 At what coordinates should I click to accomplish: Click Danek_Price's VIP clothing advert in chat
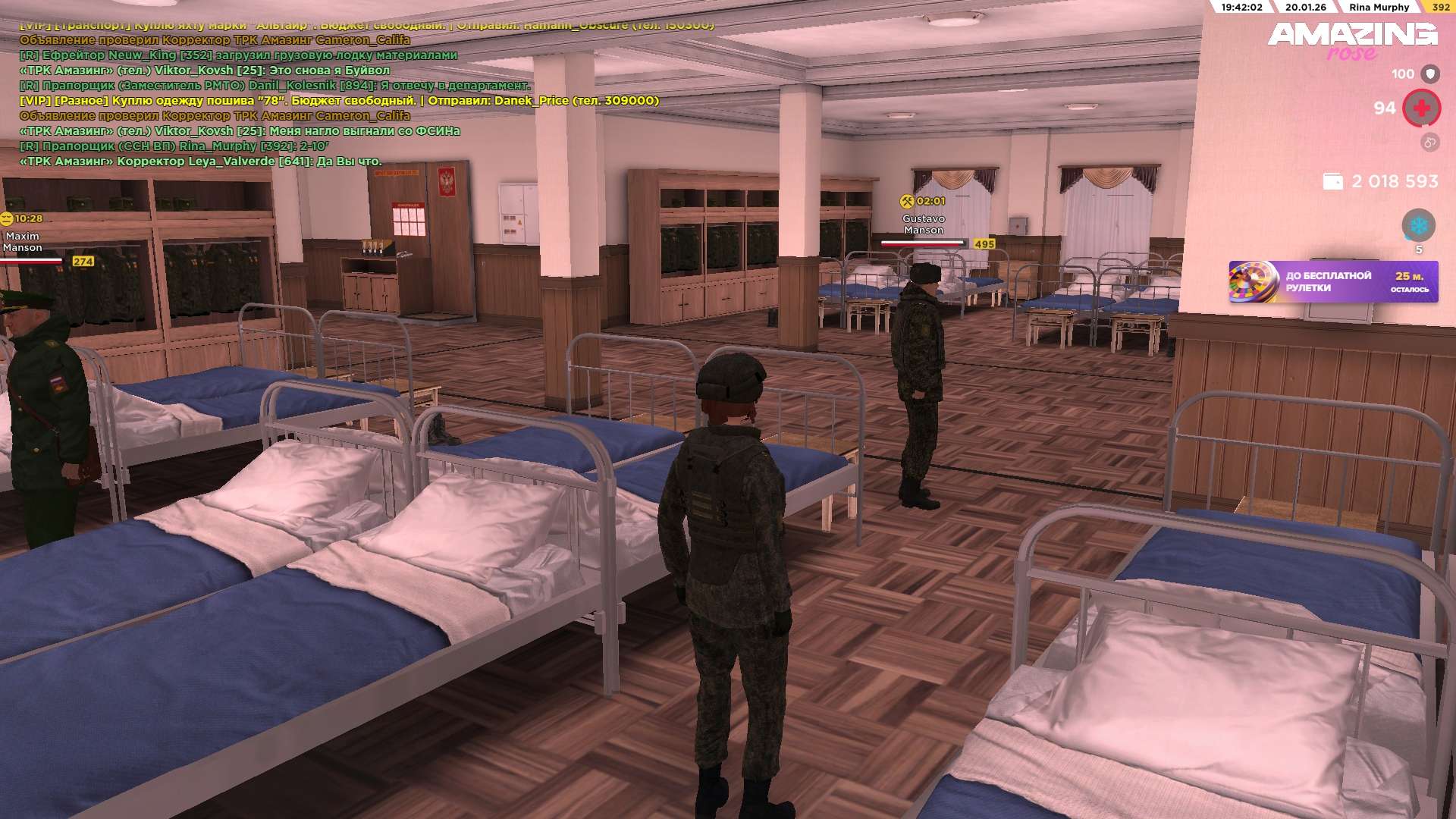click(339, 101)
